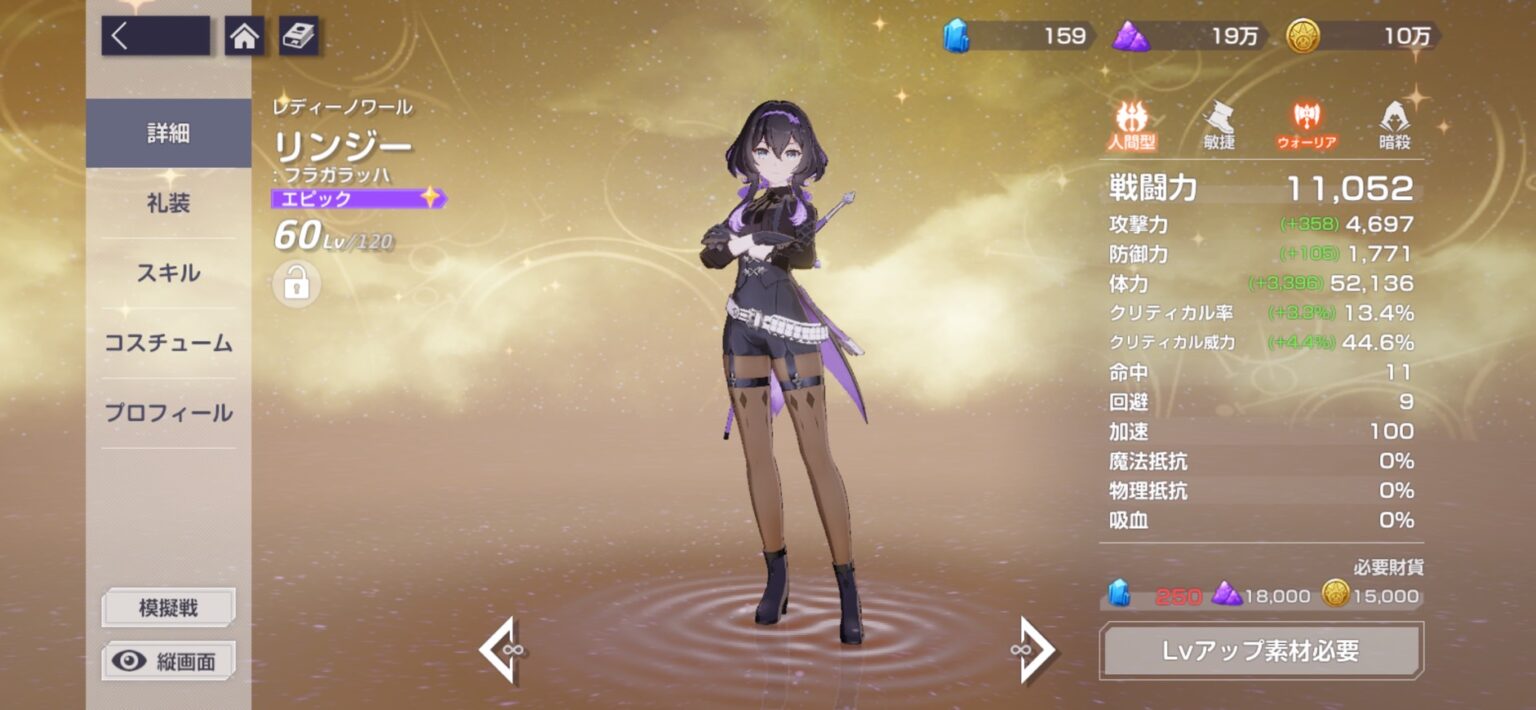Tap the ウォーリア class icon
1536x710 pixels.
[x=1306, y=126]
